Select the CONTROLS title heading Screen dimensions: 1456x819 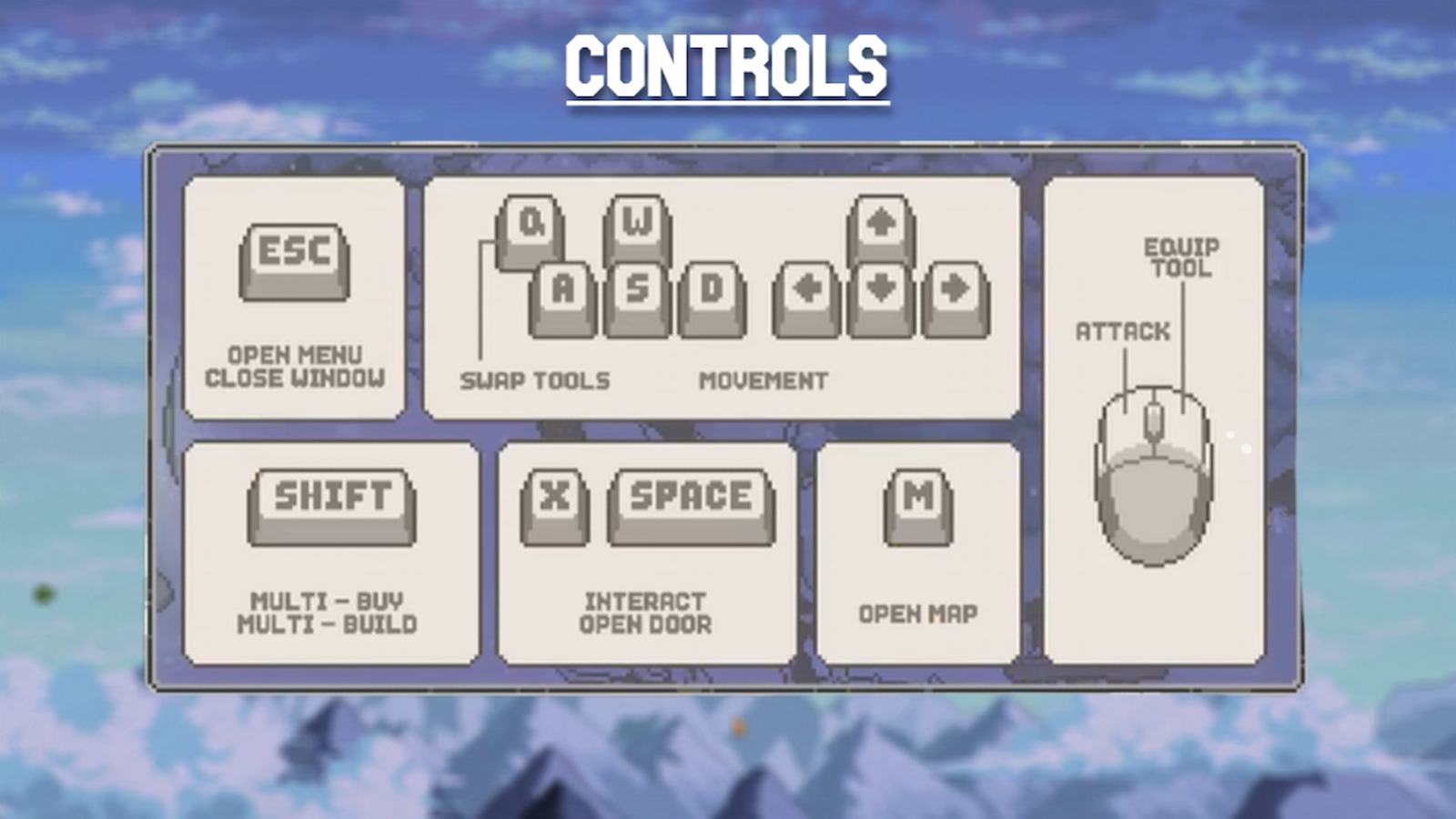click(726, 64)
